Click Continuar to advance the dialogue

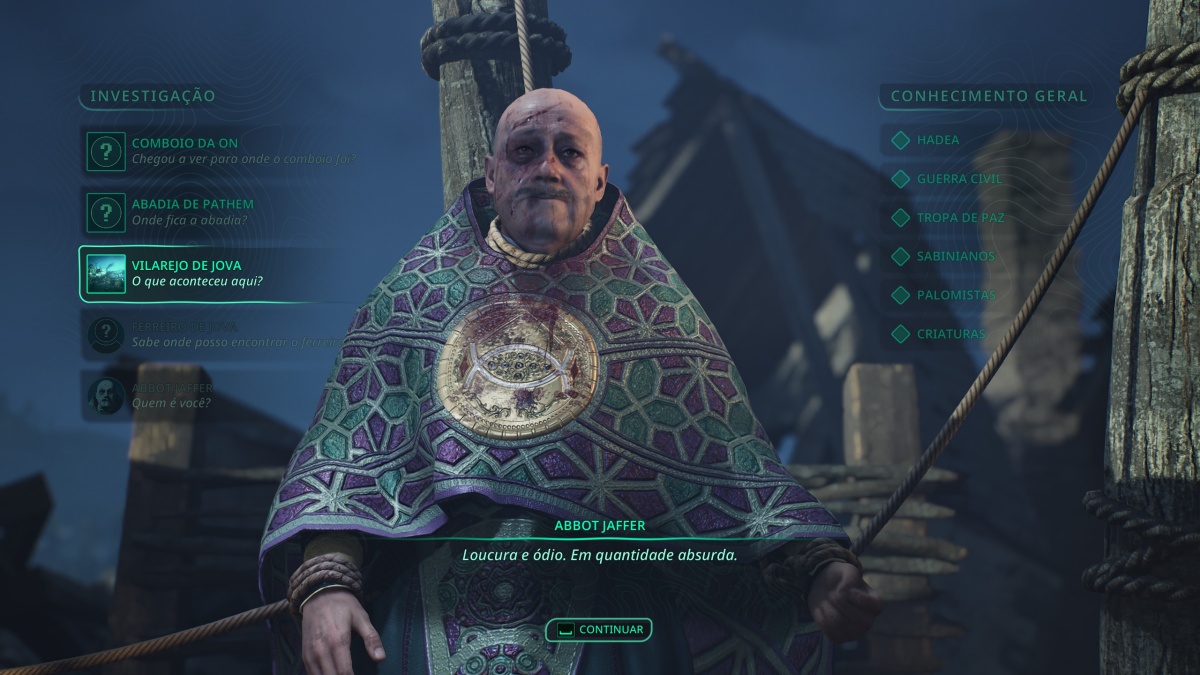(599, 630)
